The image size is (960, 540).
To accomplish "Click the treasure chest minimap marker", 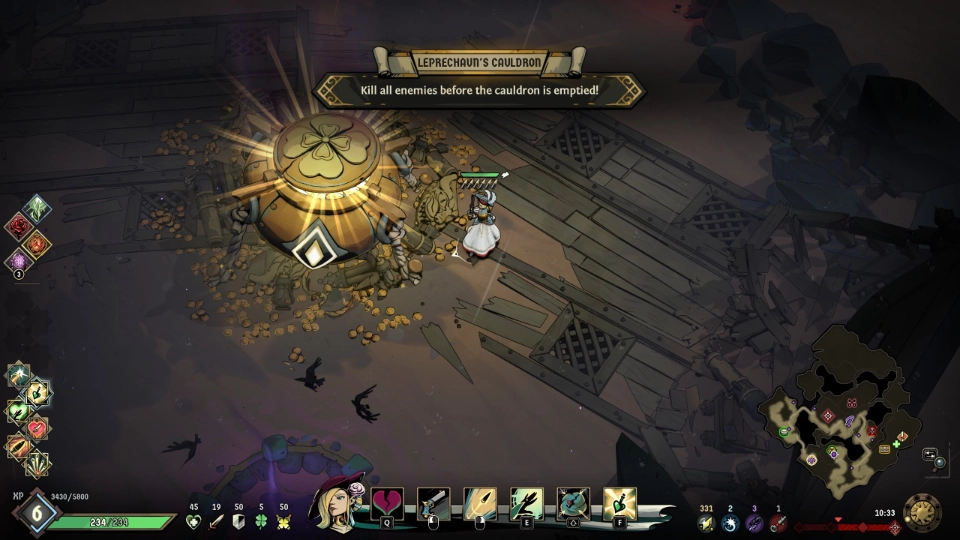I will coord(884,450).
